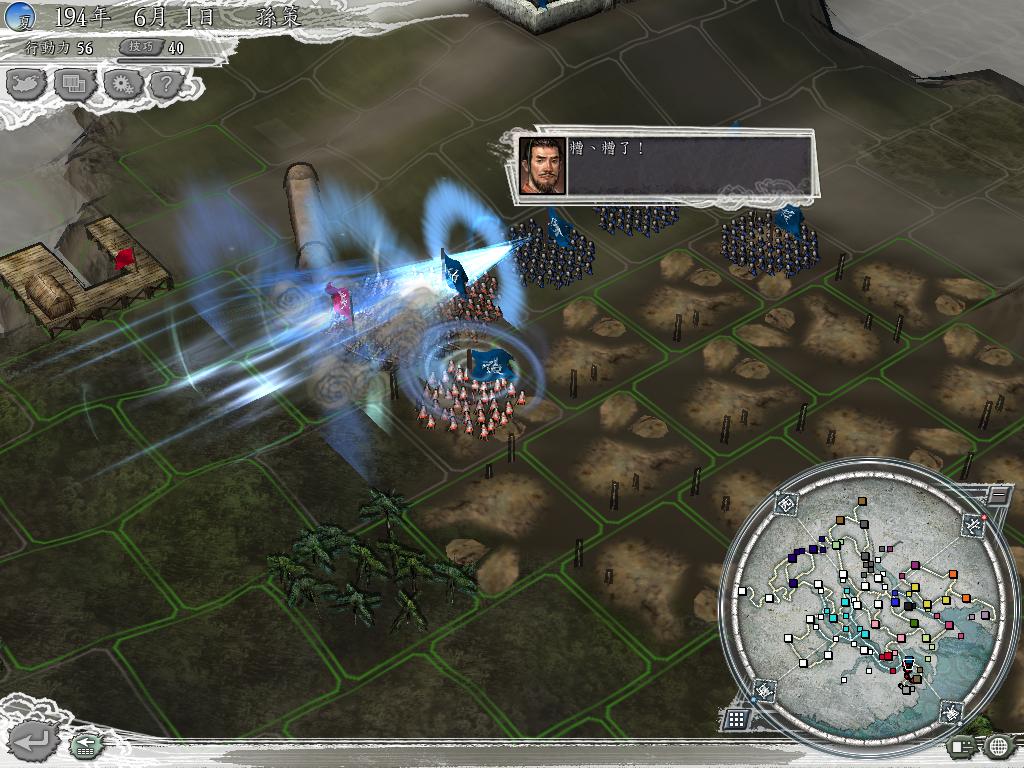Click the message log button beside globe
The image size is (1024, 768).
click(x=963, y=746)
